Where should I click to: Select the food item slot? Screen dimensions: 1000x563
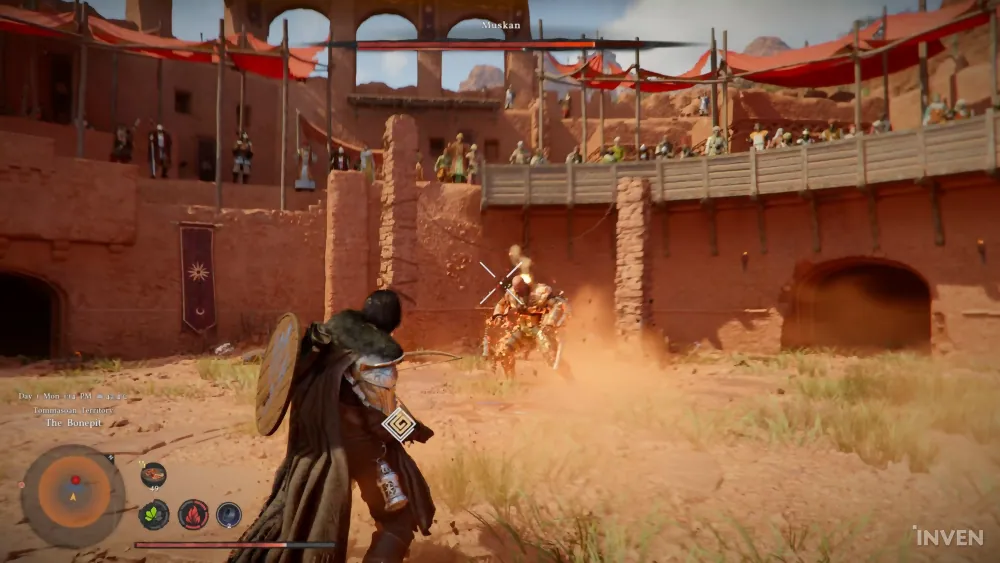click(x=153, y=475)
